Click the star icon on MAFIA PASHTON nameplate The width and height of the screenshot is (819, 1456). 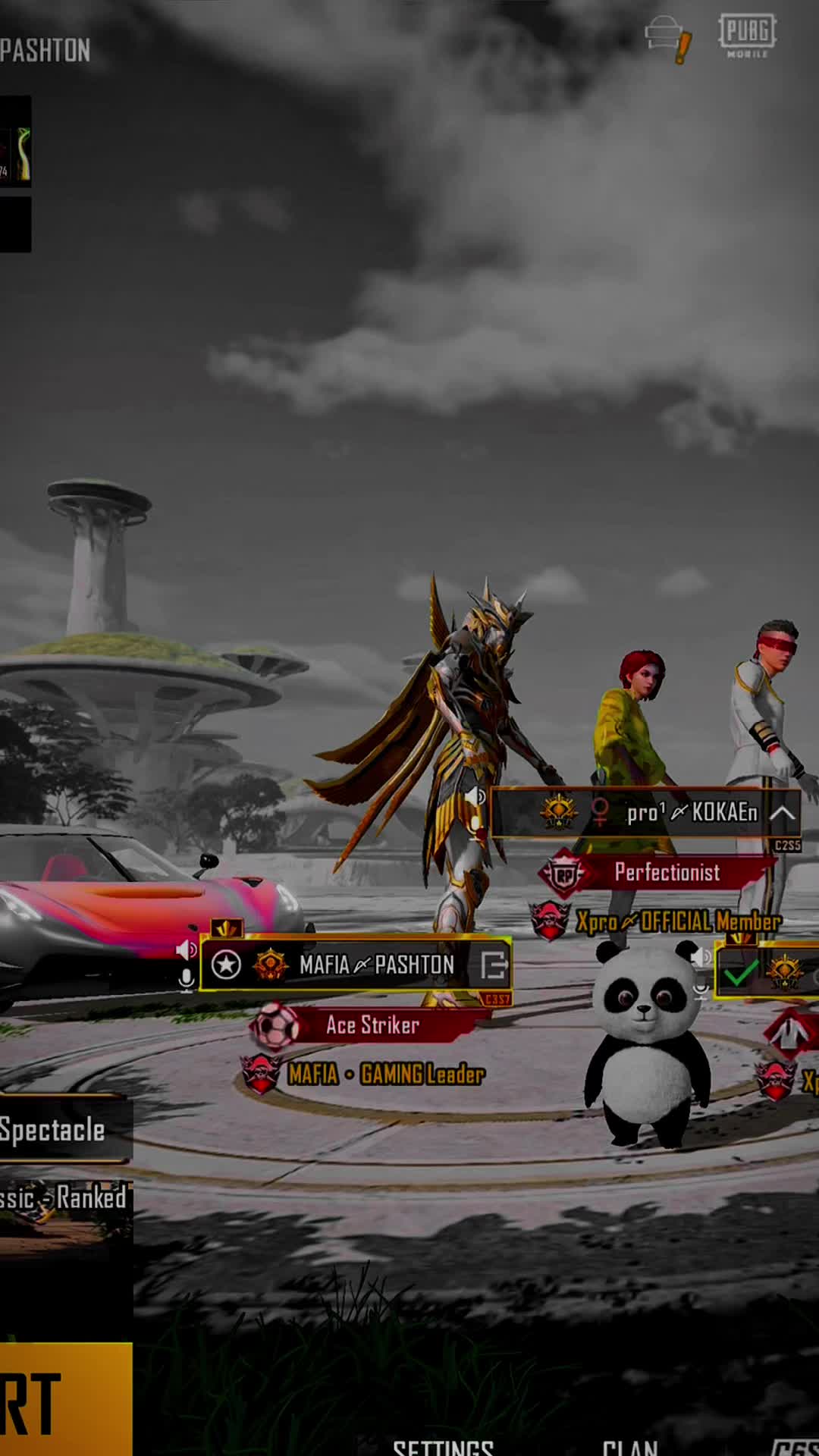point(226,965)
